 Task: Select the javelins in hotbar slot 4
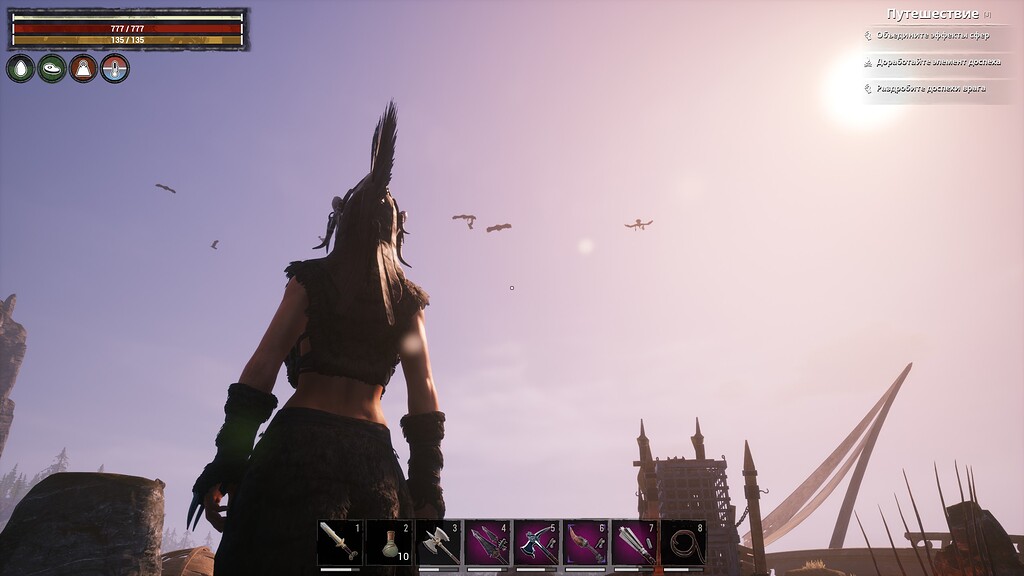(487, 543)
